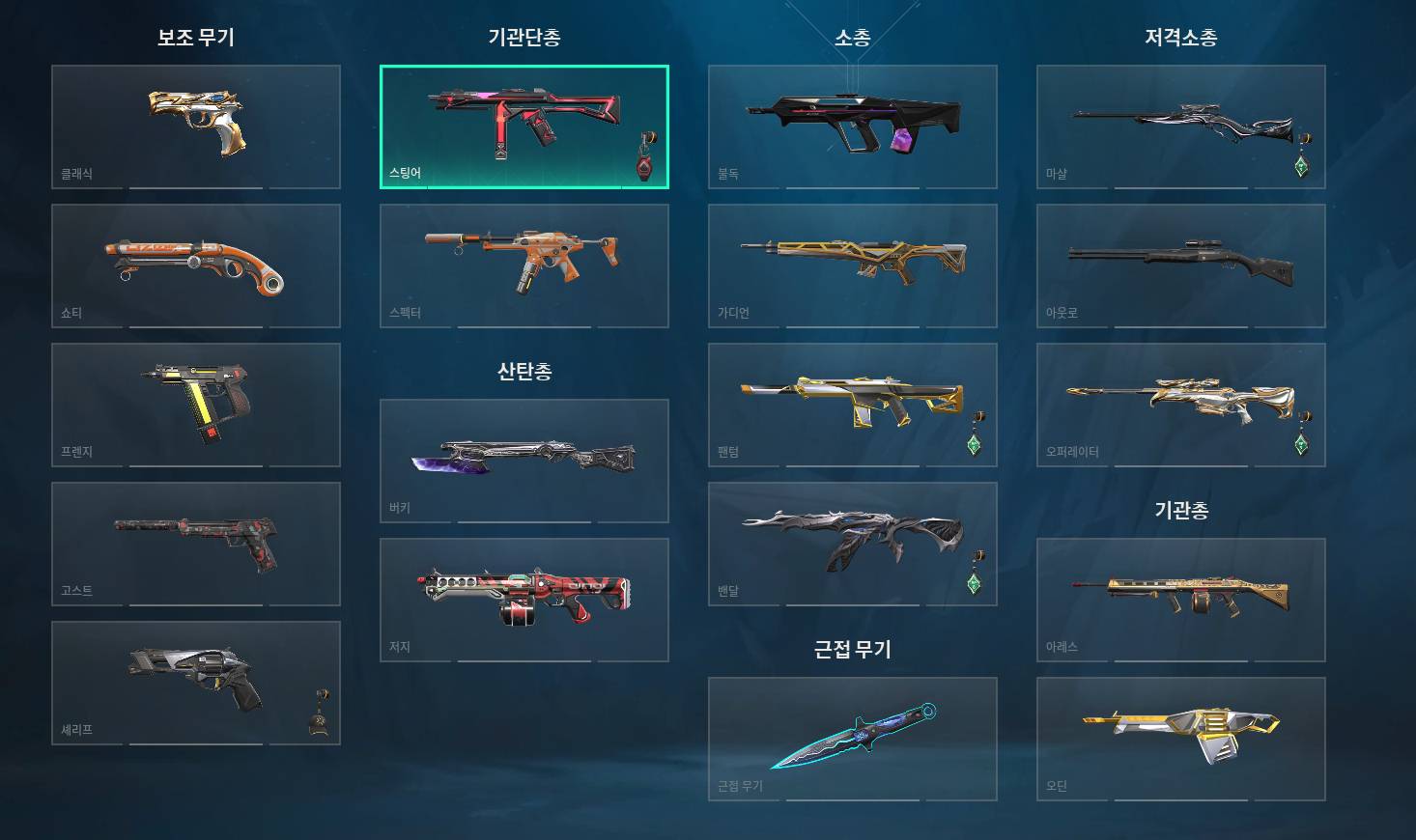Open the 쇼티 weapon slot

click(196, 266)
